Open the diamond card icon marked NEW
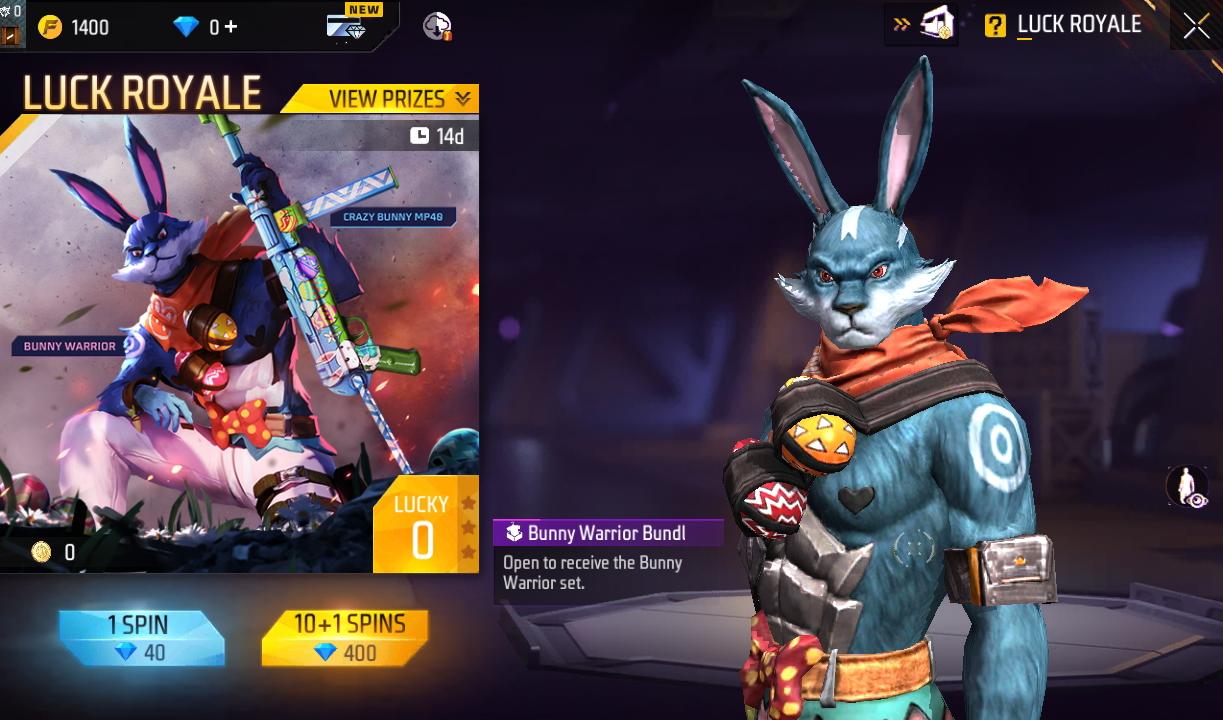 348,26
